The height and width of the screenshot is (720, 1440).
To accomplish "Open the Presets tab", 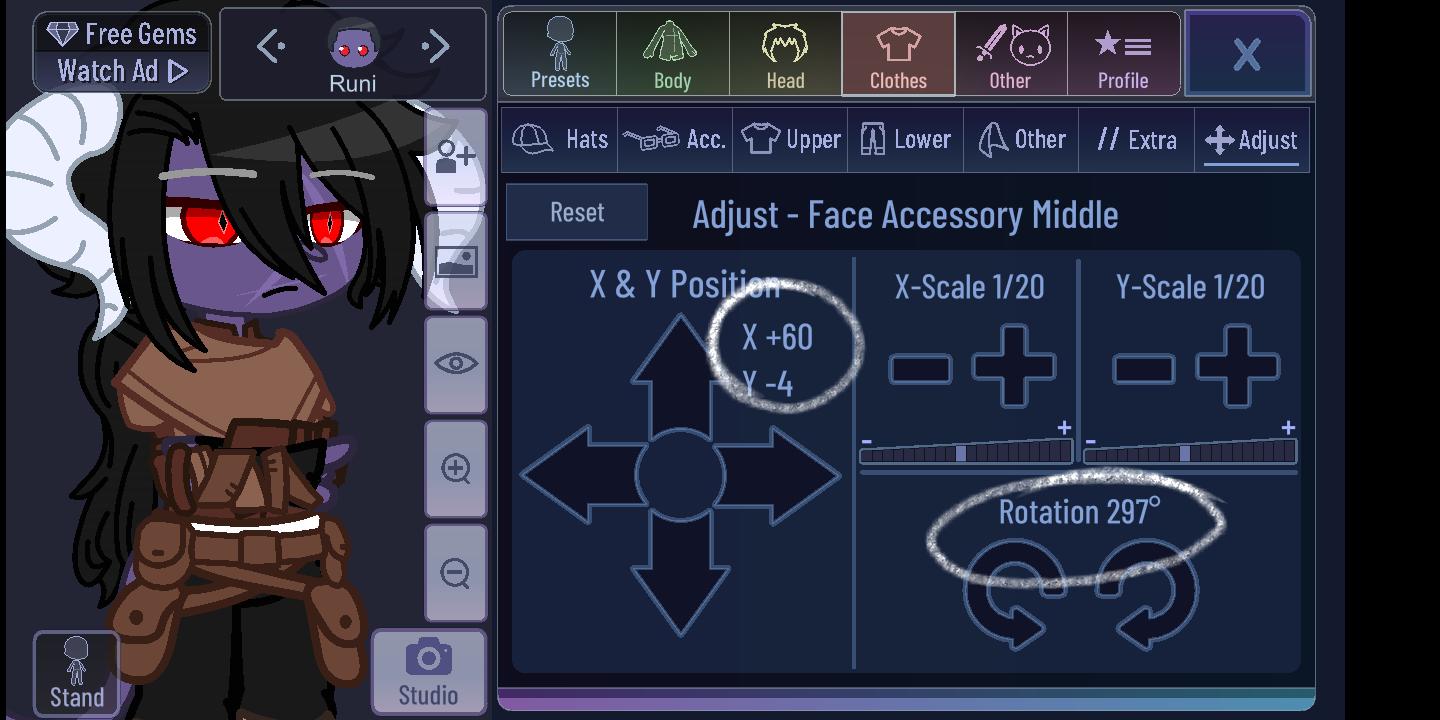I will (x=560, y=54).
